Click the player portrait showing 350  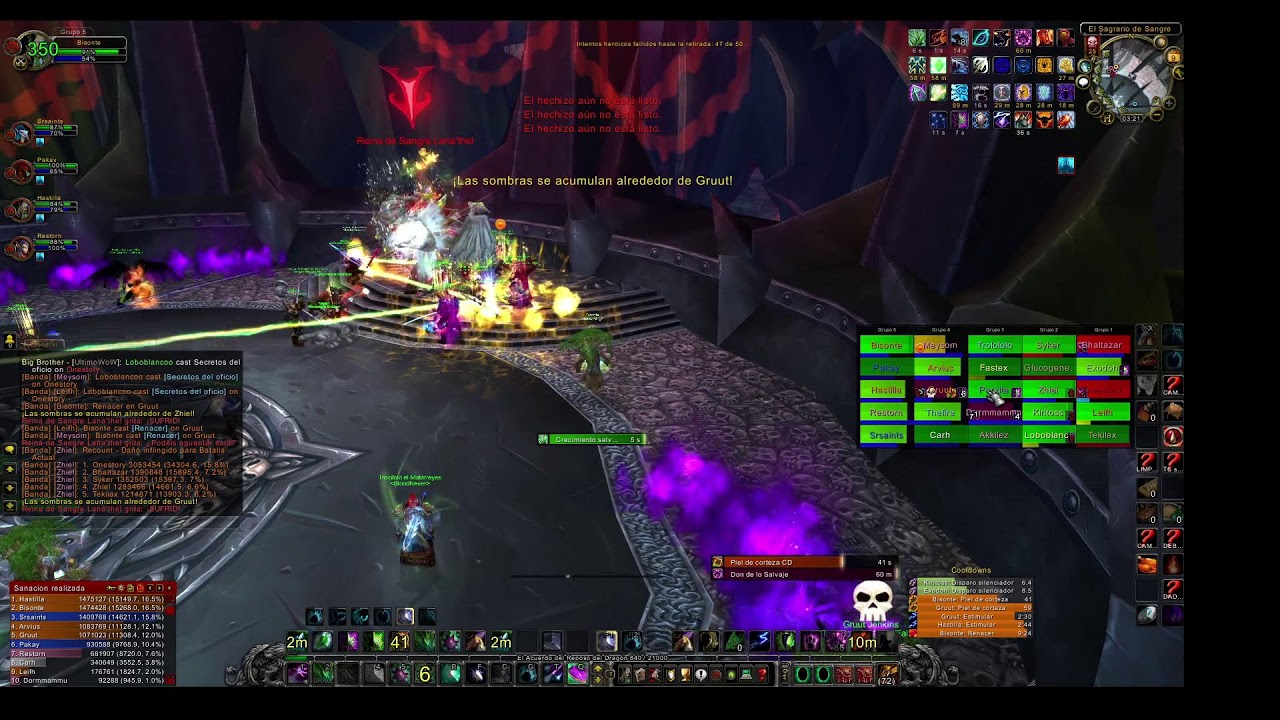[x=38, y=48]
